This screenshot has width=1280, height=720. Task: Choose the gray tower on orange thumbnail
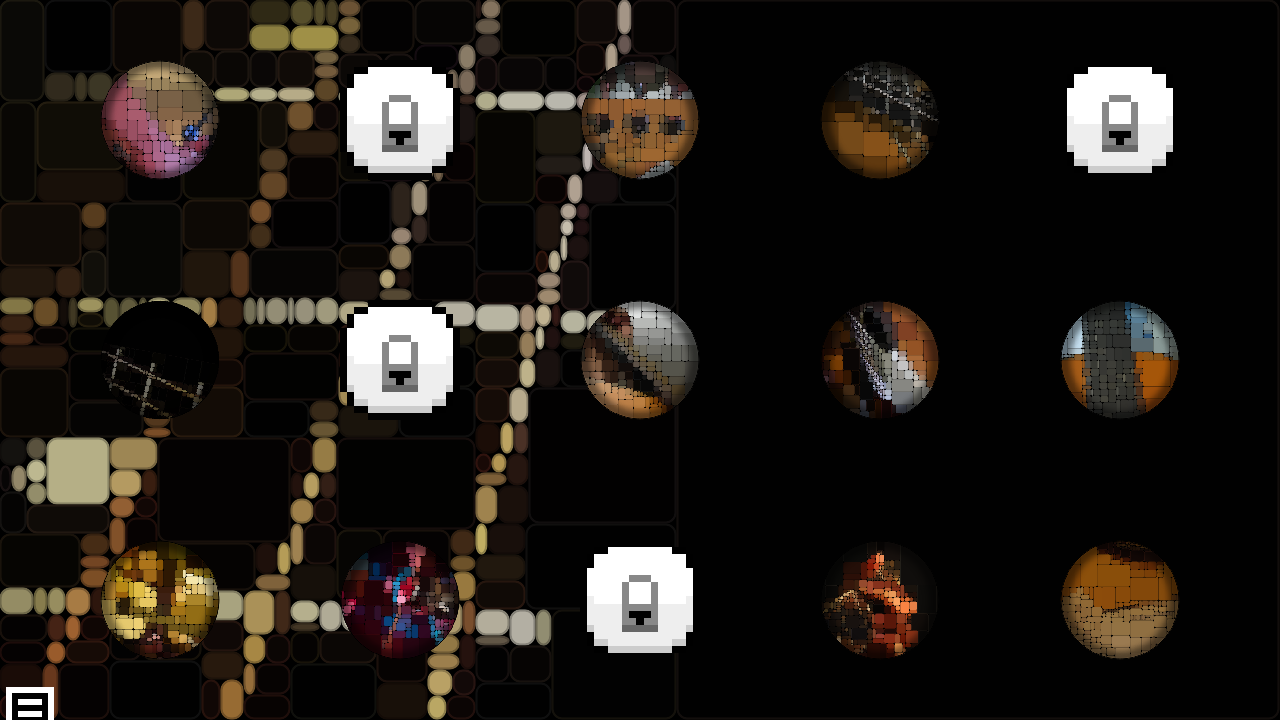1120,360
